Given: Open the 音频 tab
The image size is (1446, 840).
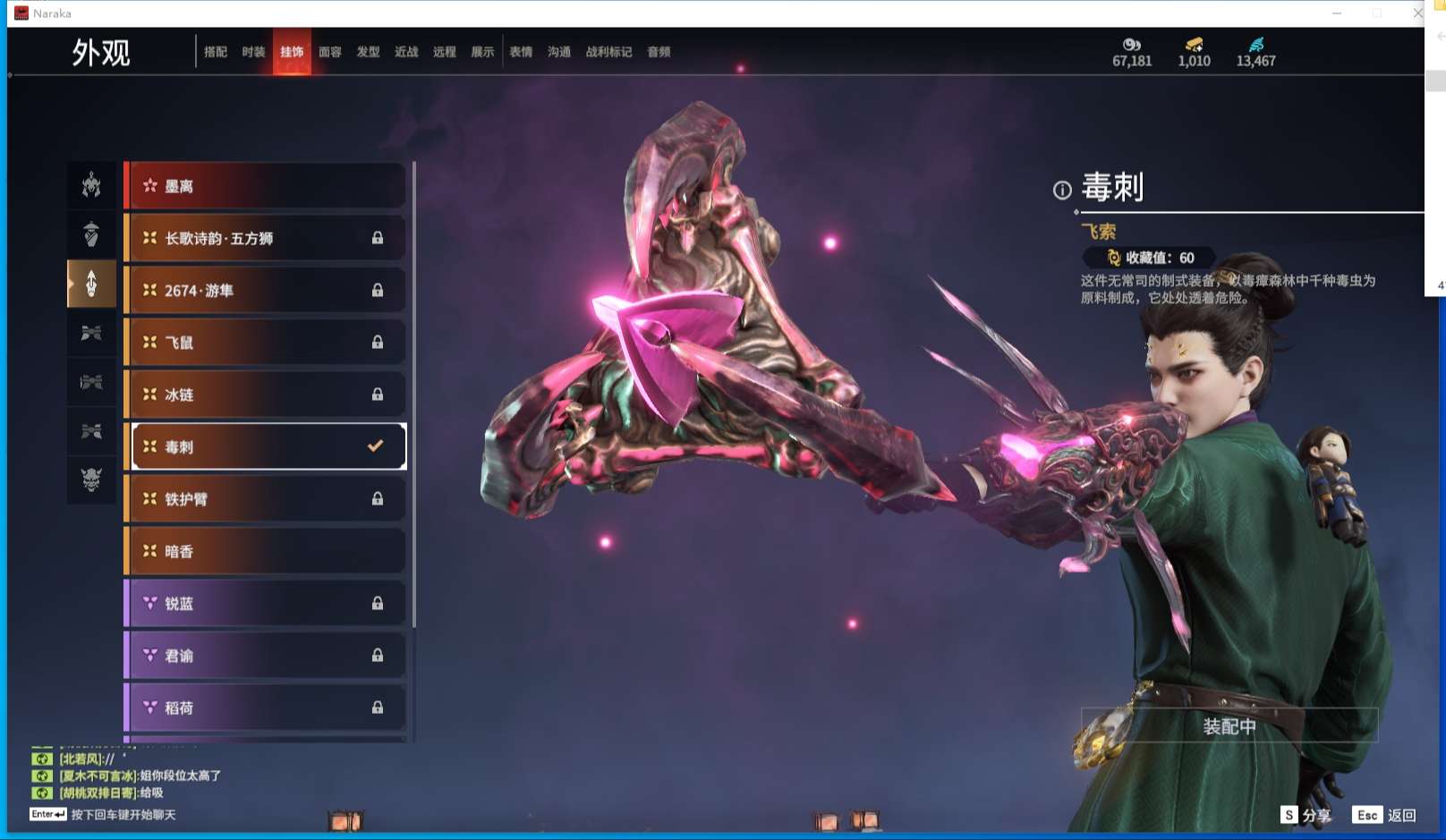Looking at the screenshot, I should pos(659,52).
